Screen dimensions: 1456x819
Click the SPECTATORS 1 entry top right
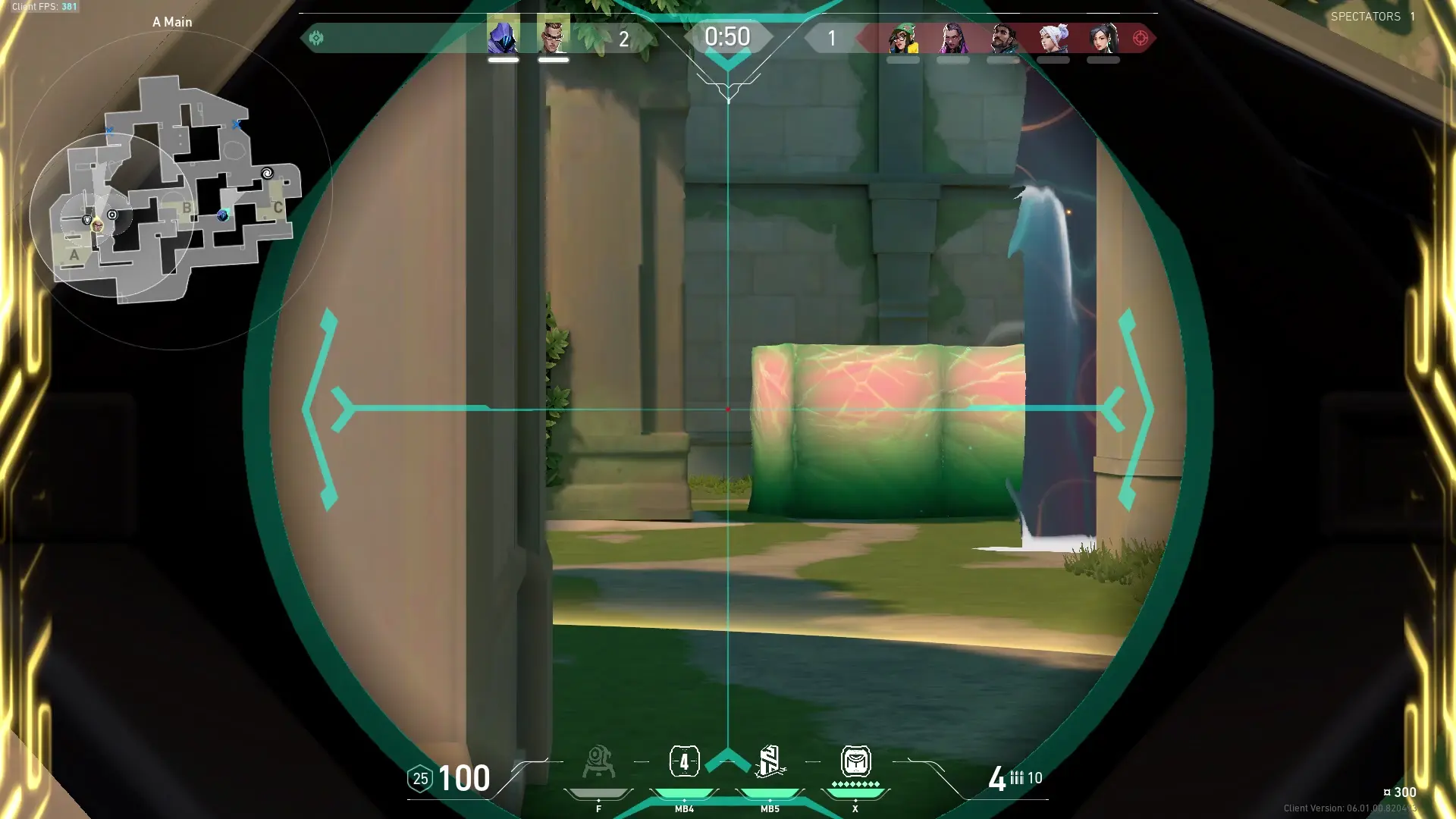click(1373, 17)
